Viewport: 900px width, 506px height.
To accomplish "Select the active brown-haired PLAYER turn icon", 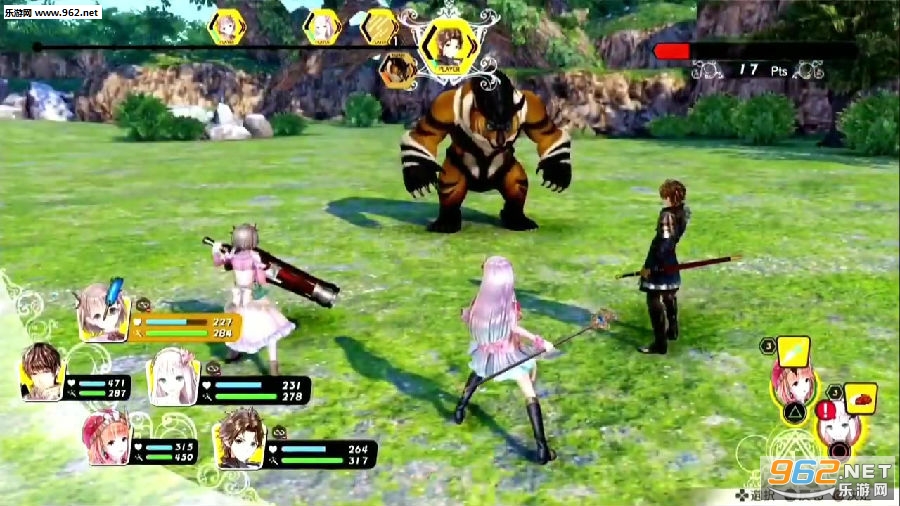I will point(445,46).
